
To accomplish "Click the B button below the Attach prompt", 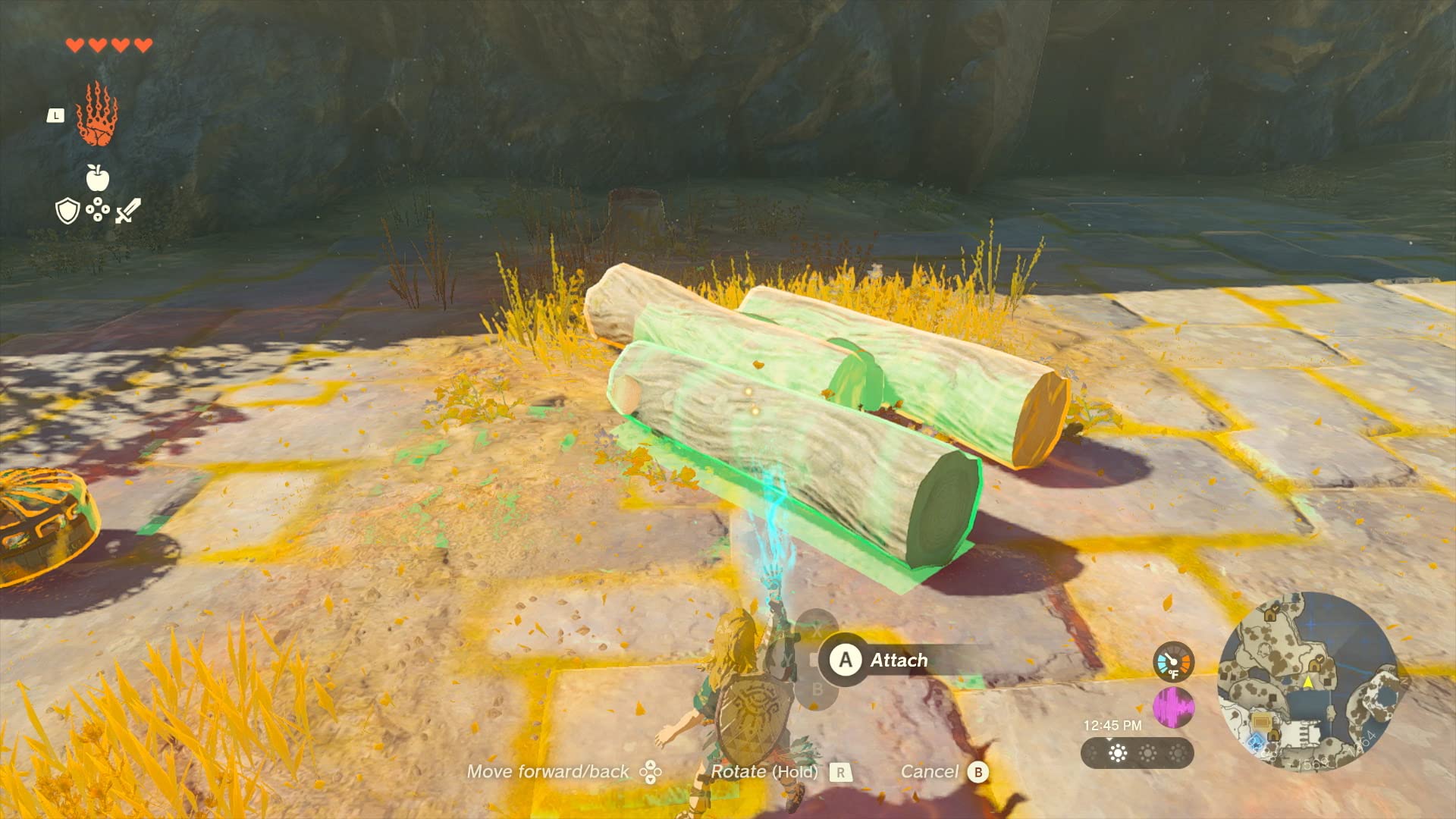I will [x=817, y=686].
